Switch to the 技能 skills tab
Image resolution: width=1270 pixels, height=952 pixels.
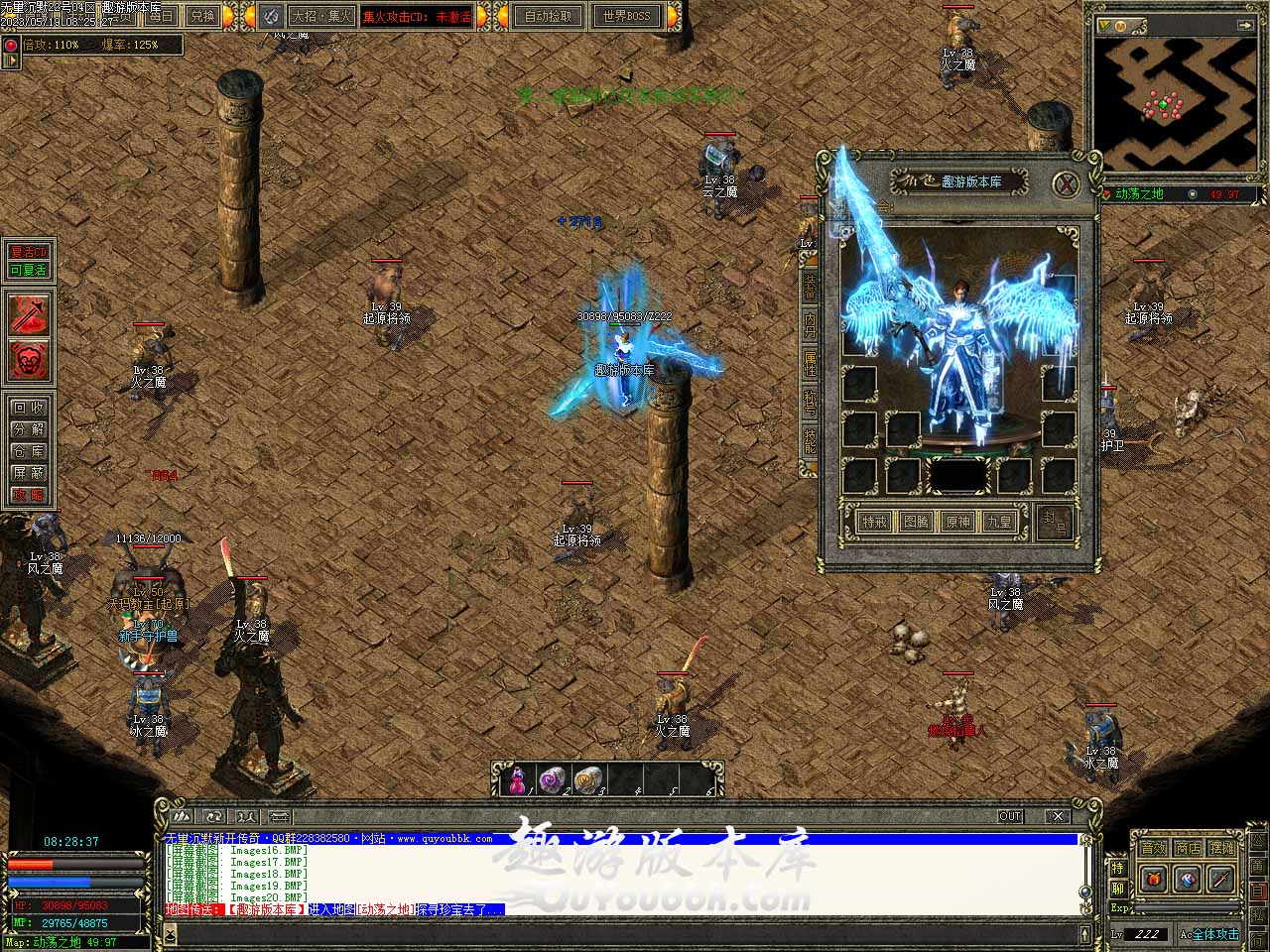tap(811, 442)
